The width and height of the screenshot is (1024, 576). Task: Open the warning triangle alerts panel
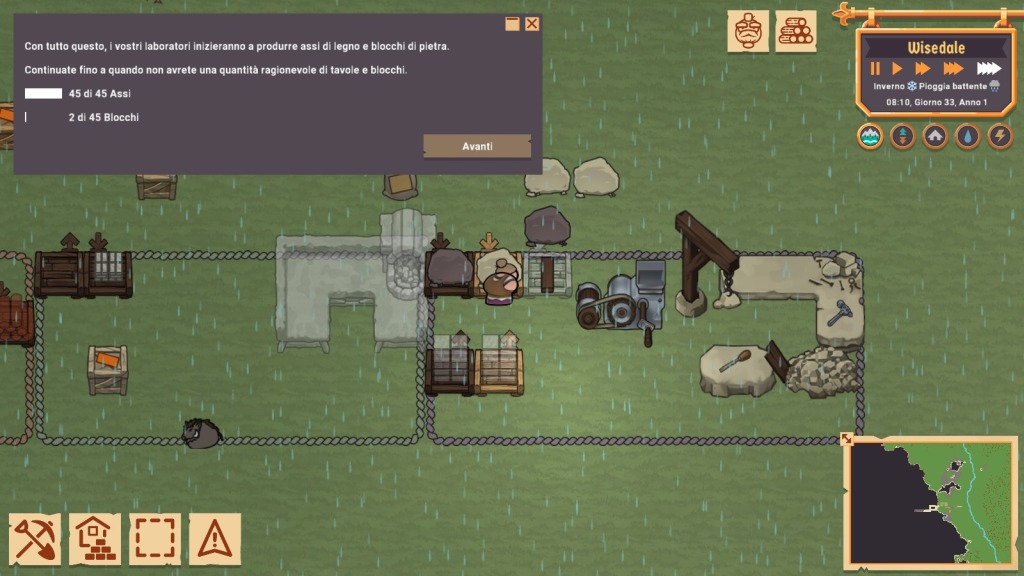tap(215, 539)
